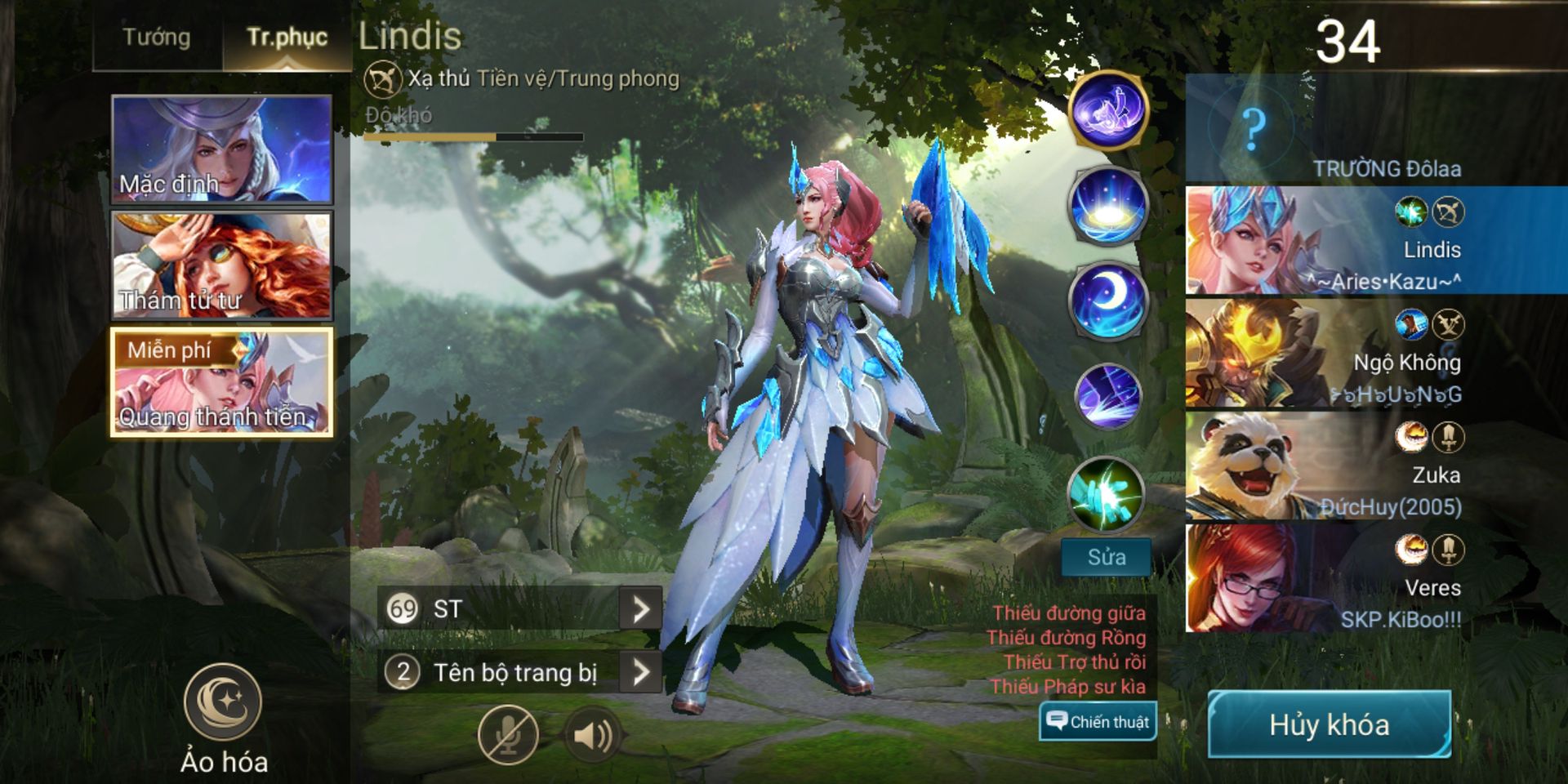This screenshot has height=784, width=1568.
Task: Select TRƯỜNG Đôlaa's unpicked hero slot
Action: click(1376, 128)
